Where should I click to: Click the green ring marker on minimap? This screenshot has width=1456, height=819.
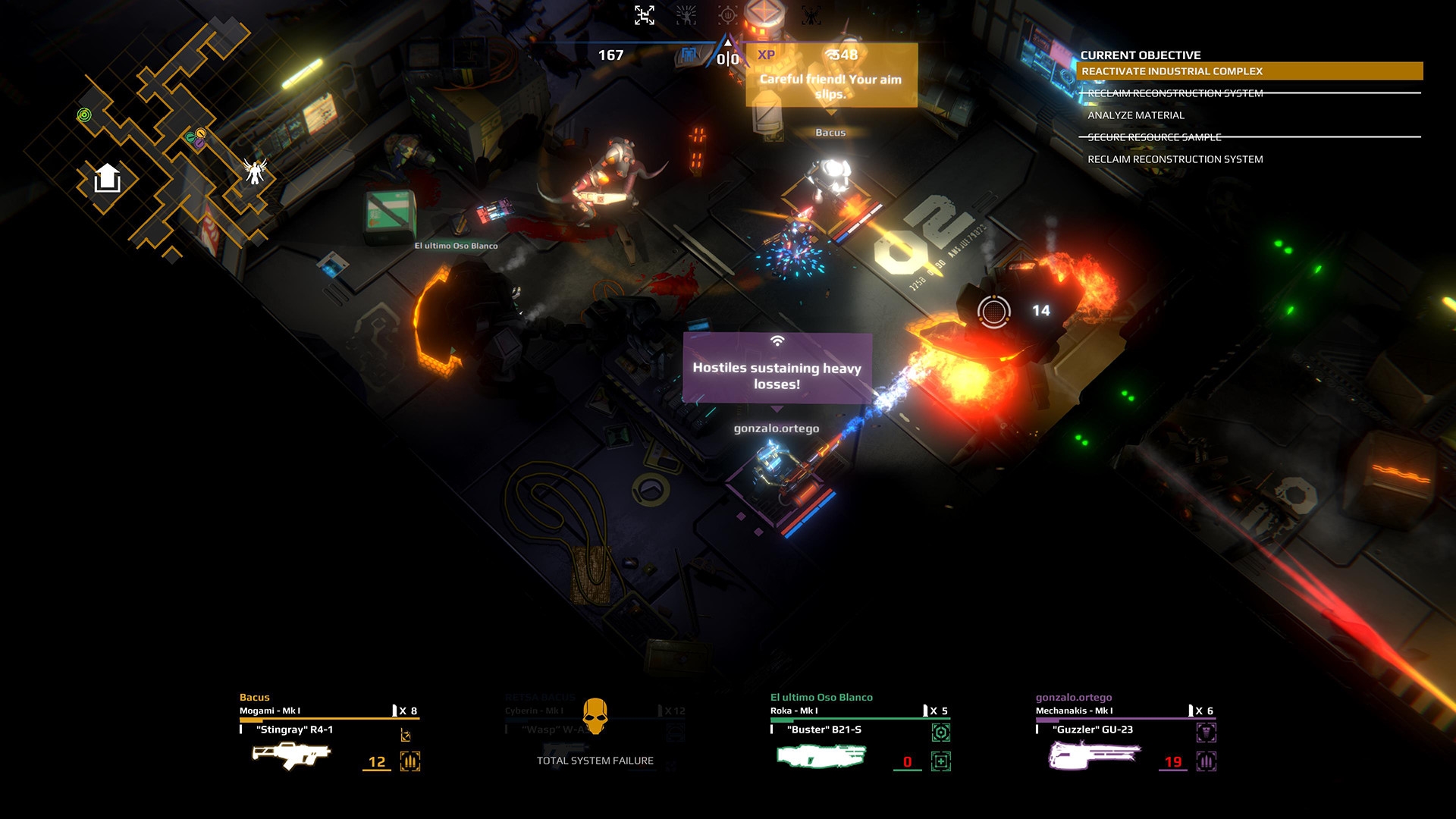[x=84, y=115]
